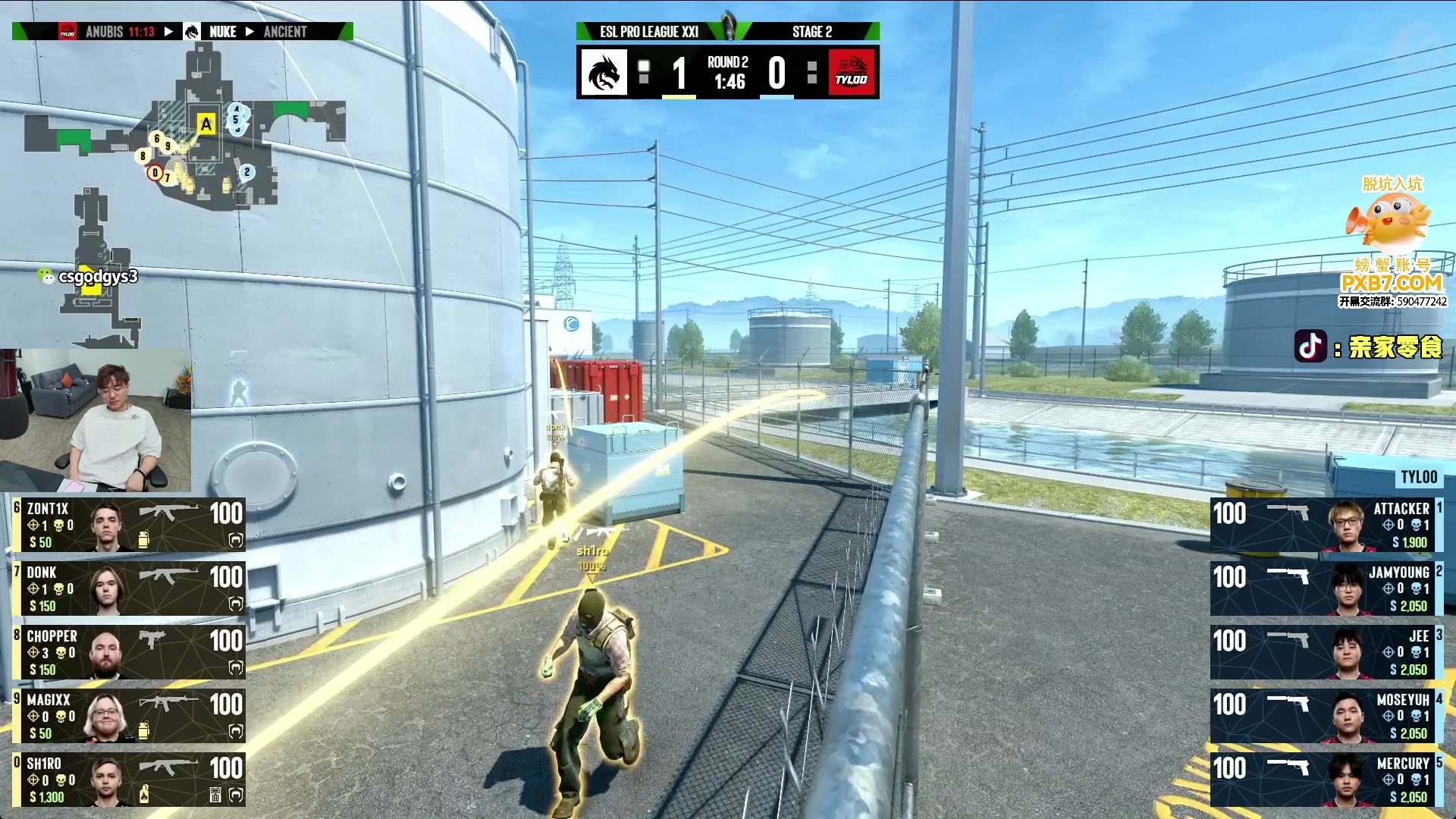Select ATTACKER's player card
1456x819 pixels.
tap(1326, 525)
